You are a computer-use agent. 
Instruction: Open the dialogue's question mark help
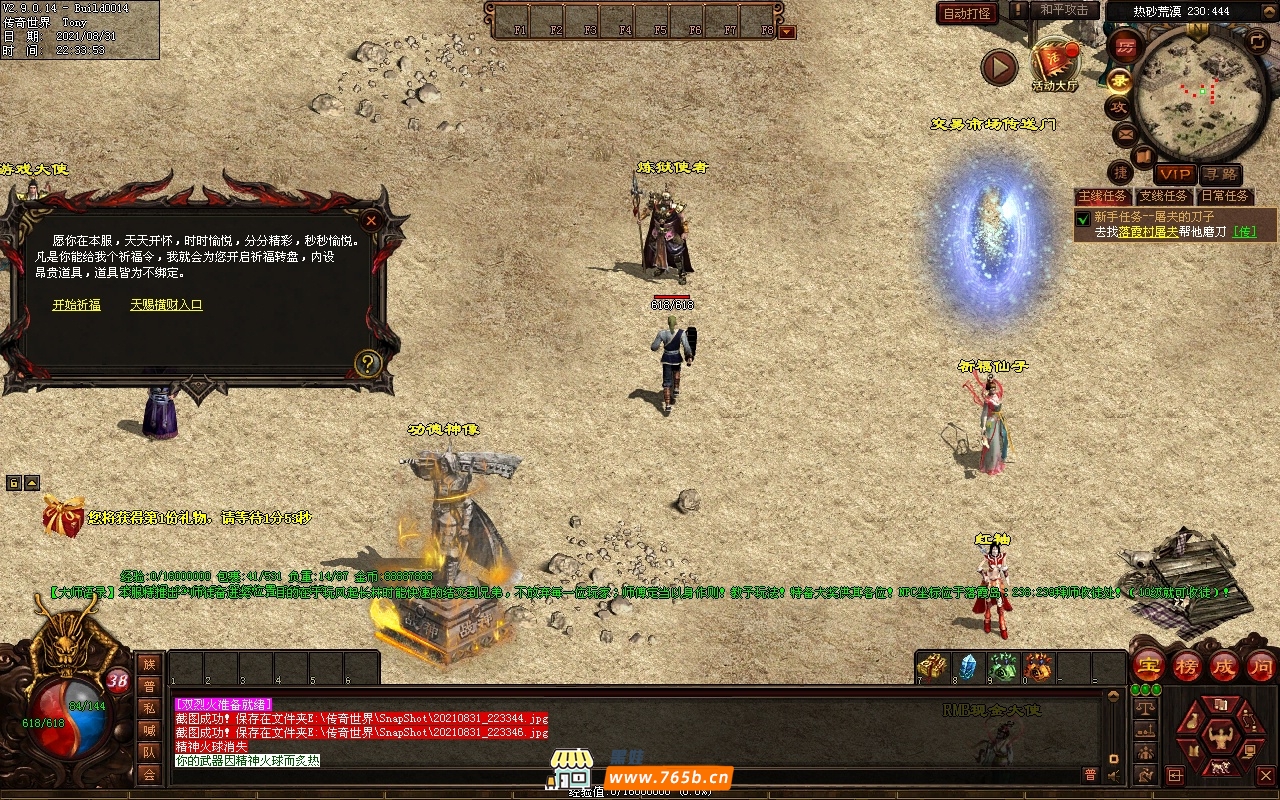(x=368, y=363)
